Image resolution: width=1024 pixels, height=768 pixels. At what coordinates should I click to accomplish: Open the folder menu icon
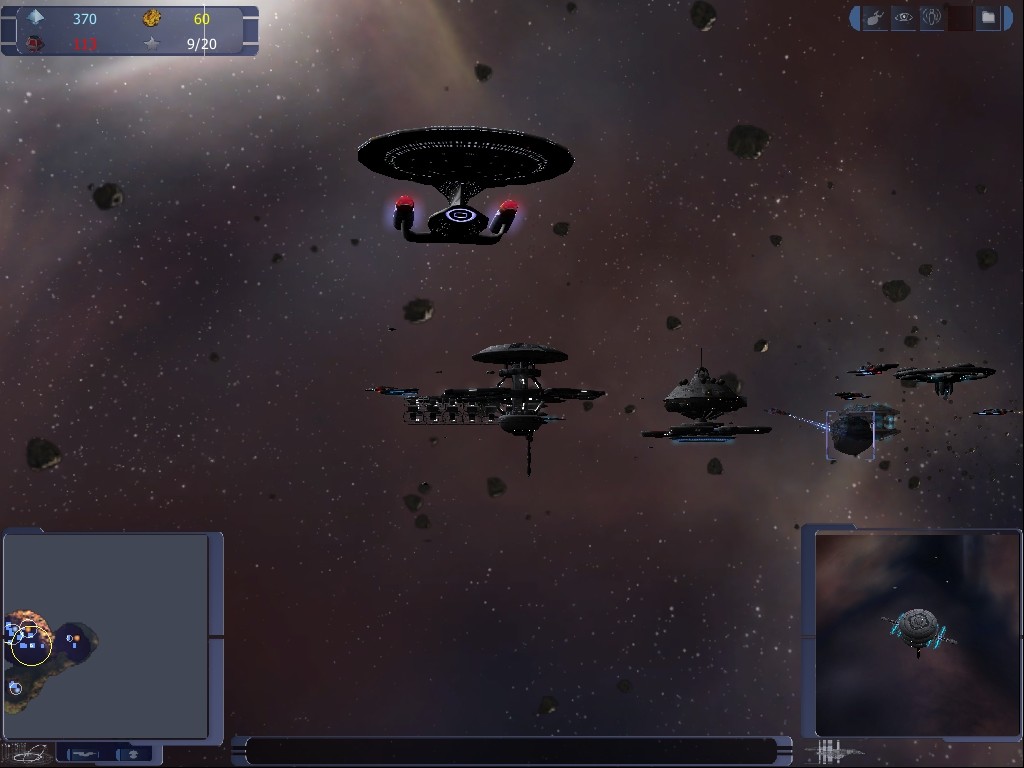pyautogui.click(x=988, y=18)
